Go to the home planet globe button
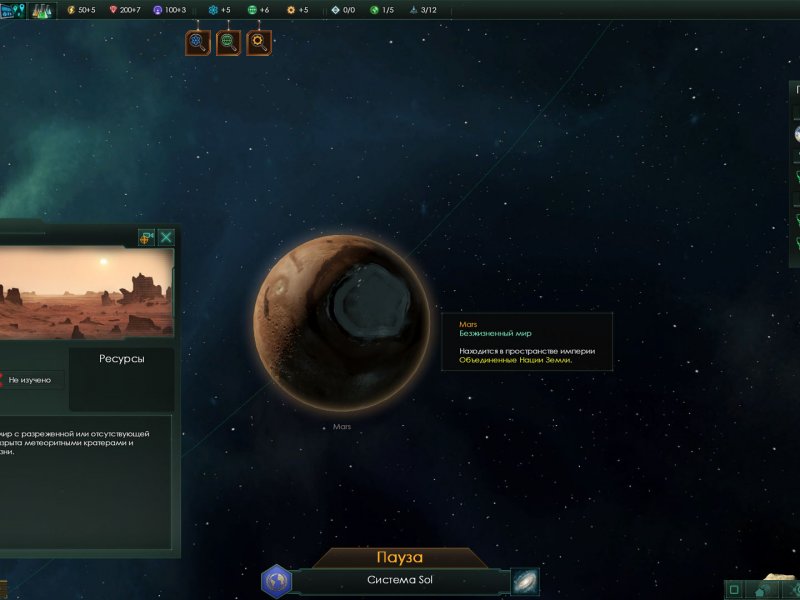Screen dimensions: 800x600 click(276, 581)
